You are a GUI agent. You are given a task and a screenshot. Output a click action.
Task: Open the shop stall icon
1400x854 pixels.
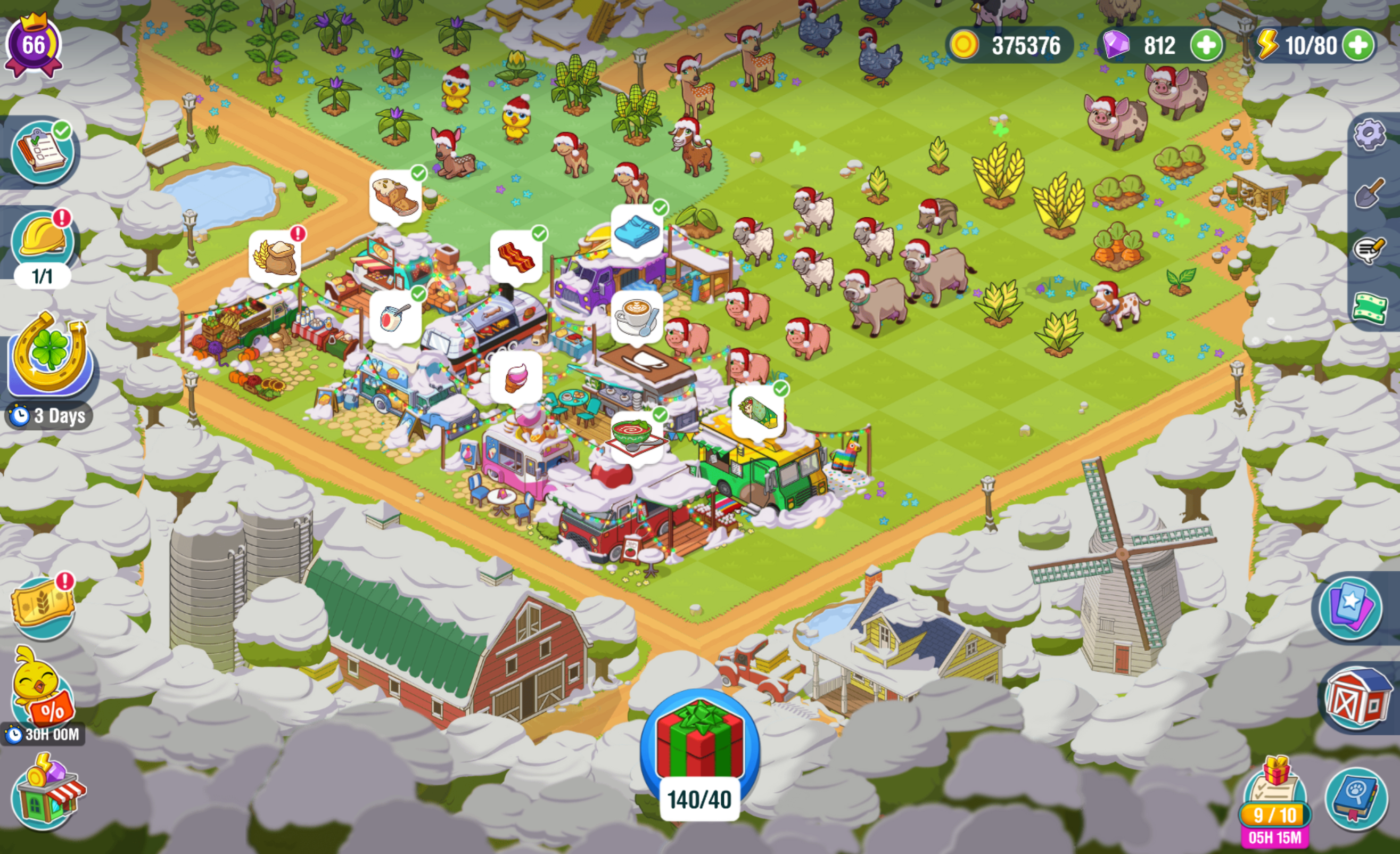click(48, 794)
